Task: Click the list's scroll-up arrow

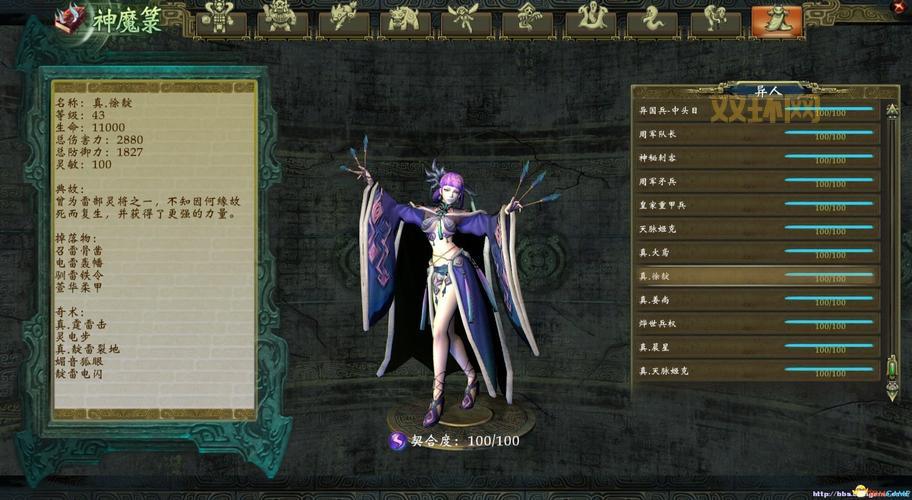Action: [892, 108]
